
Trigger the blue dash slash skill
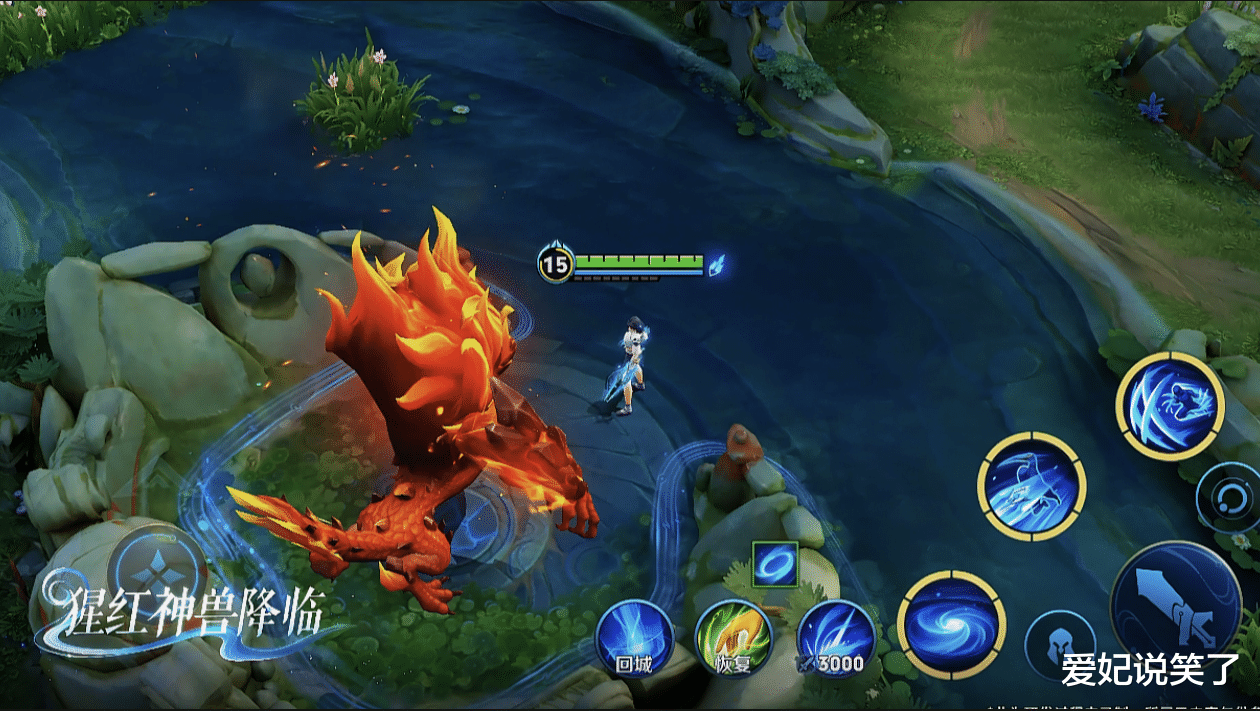[x=1031, y=486]
